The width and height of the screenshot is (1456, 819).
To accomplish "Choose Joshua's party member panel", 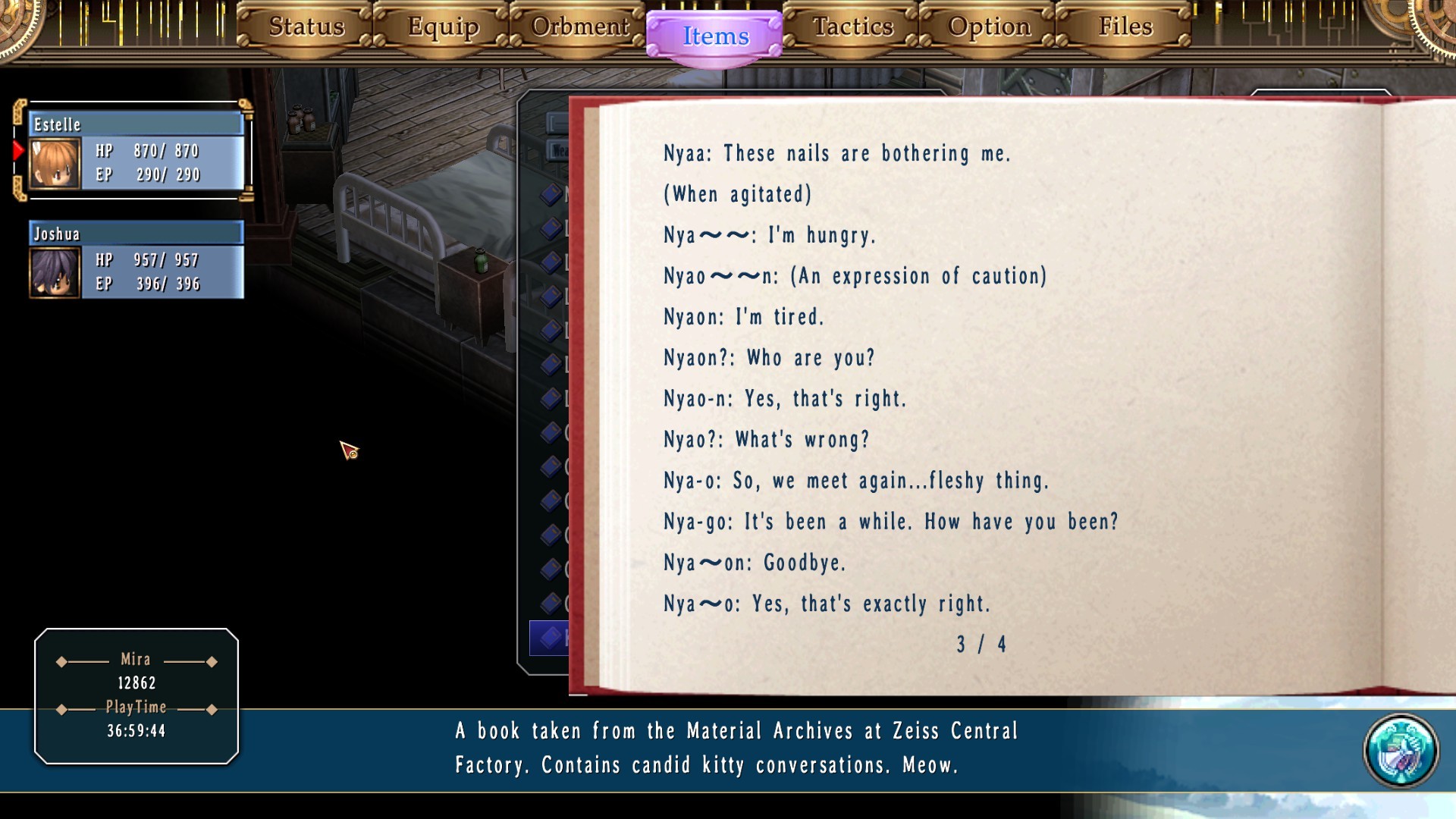I will point(136,259).
